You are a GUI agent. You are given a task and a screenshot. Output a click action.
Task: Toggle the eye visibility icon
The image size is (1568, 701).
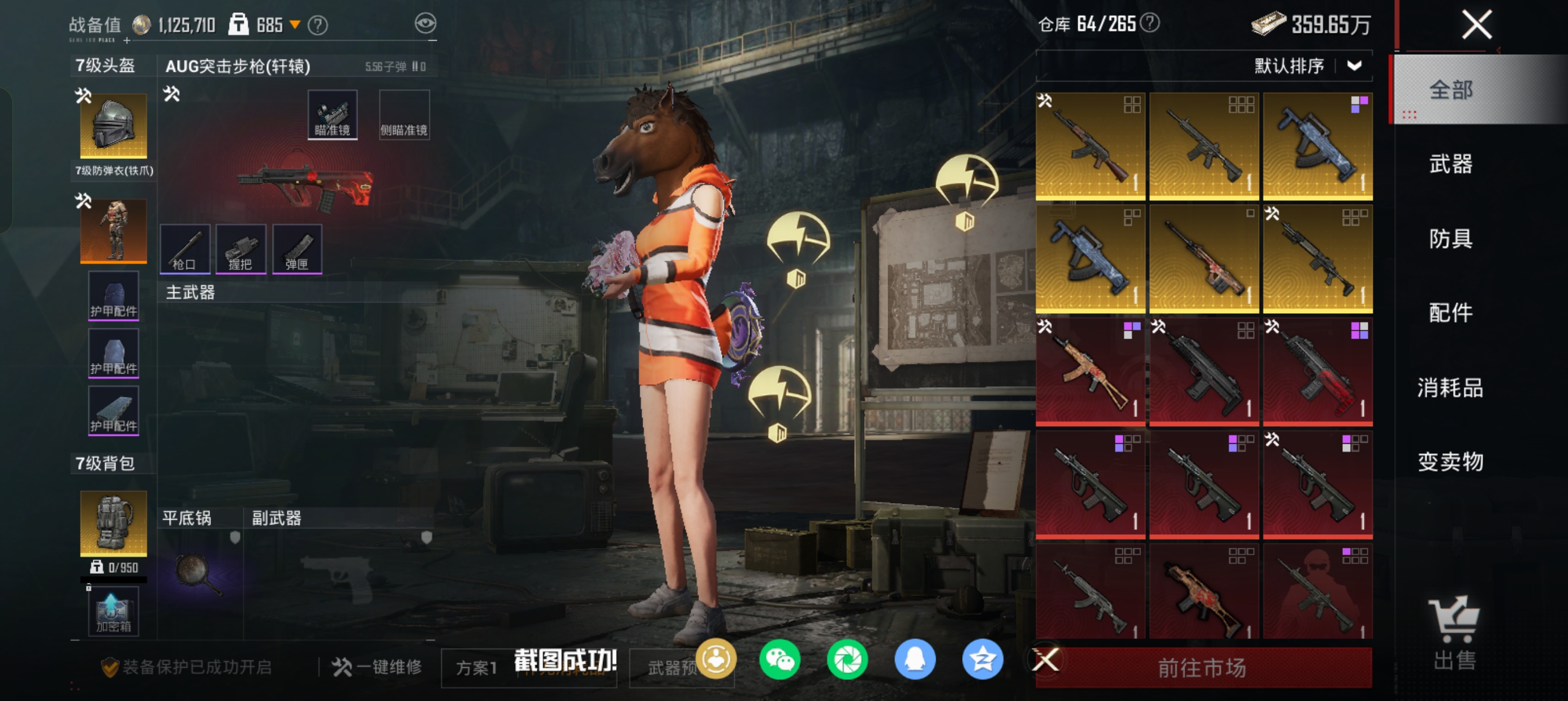pos(425,24)
